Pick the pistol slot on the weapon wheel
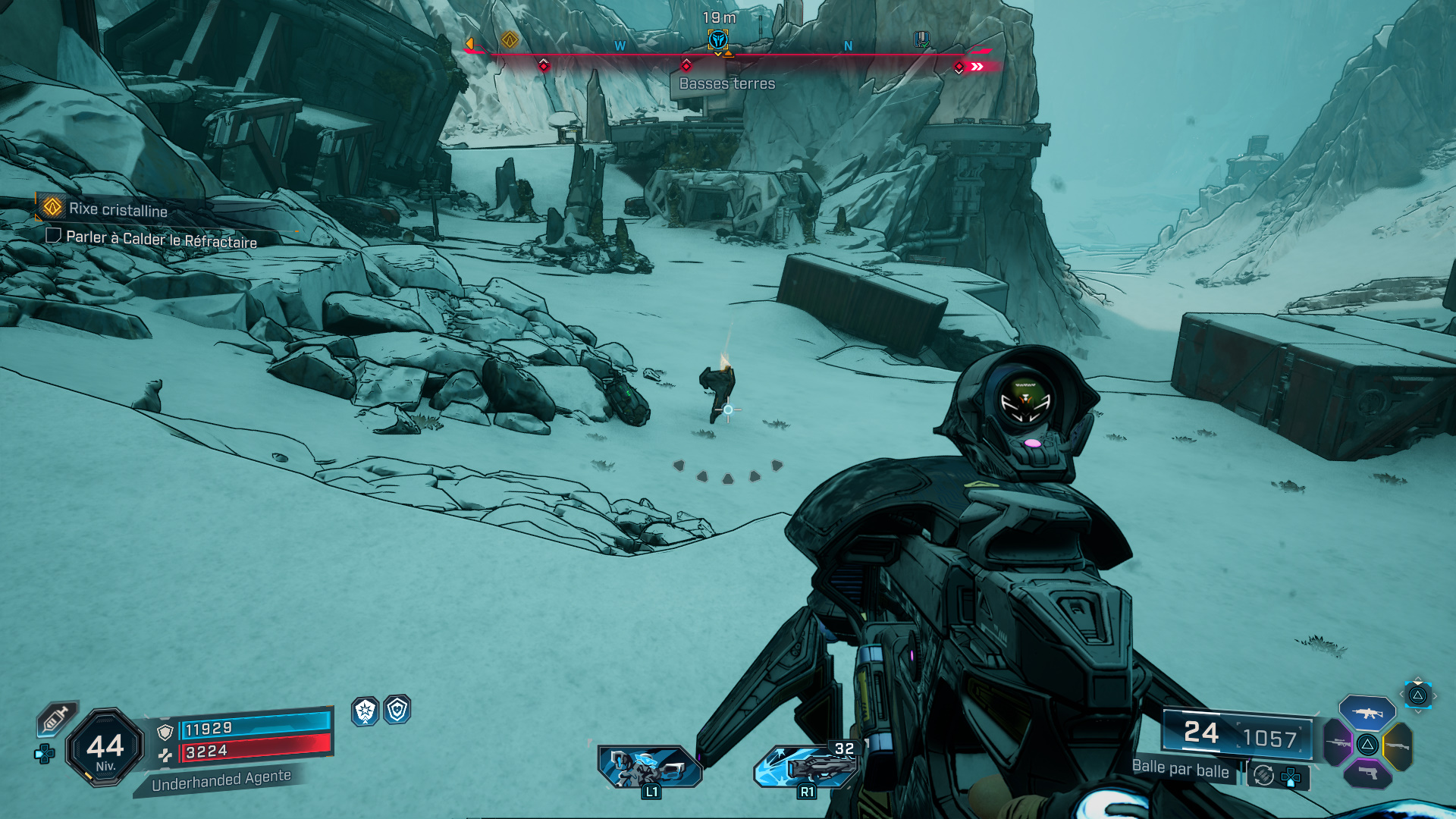Screen dimensions: 1456x819 1368,774
